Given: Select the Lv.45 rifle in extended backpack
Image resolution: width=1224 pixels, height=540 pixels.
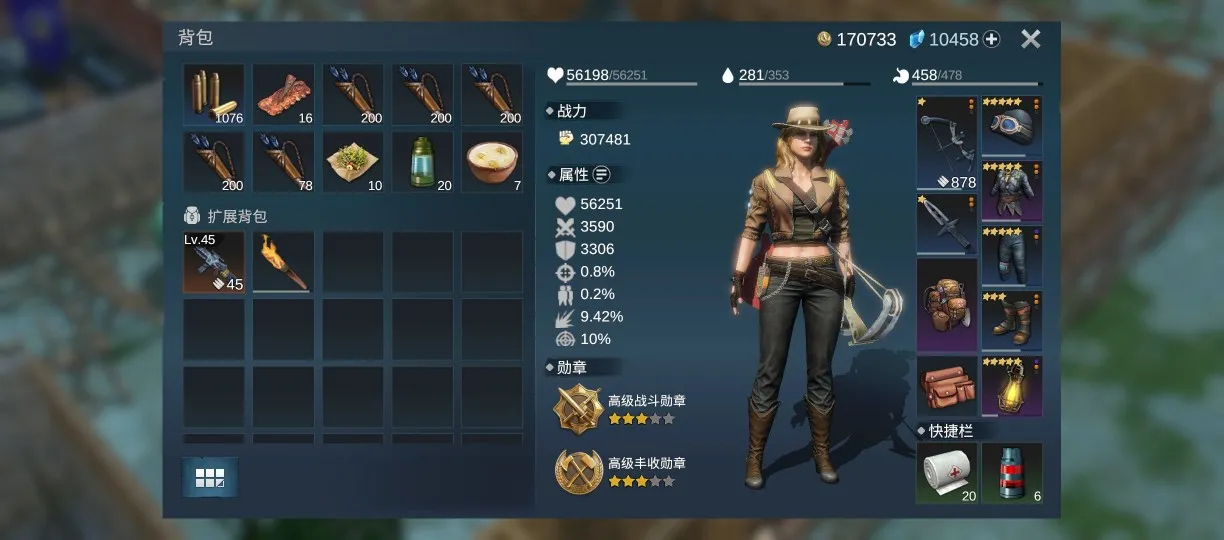Looking at the screenshot, I should (x=213, y=262).
